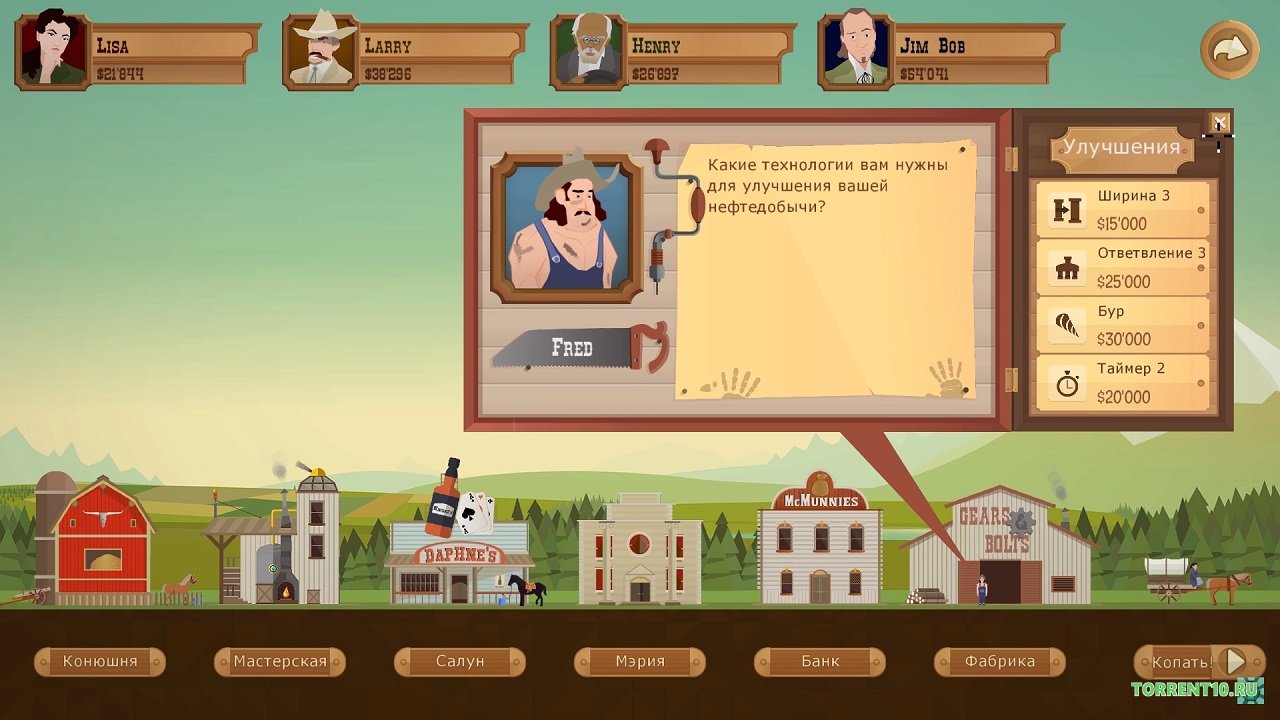Choose Henry's player panel

672,52
